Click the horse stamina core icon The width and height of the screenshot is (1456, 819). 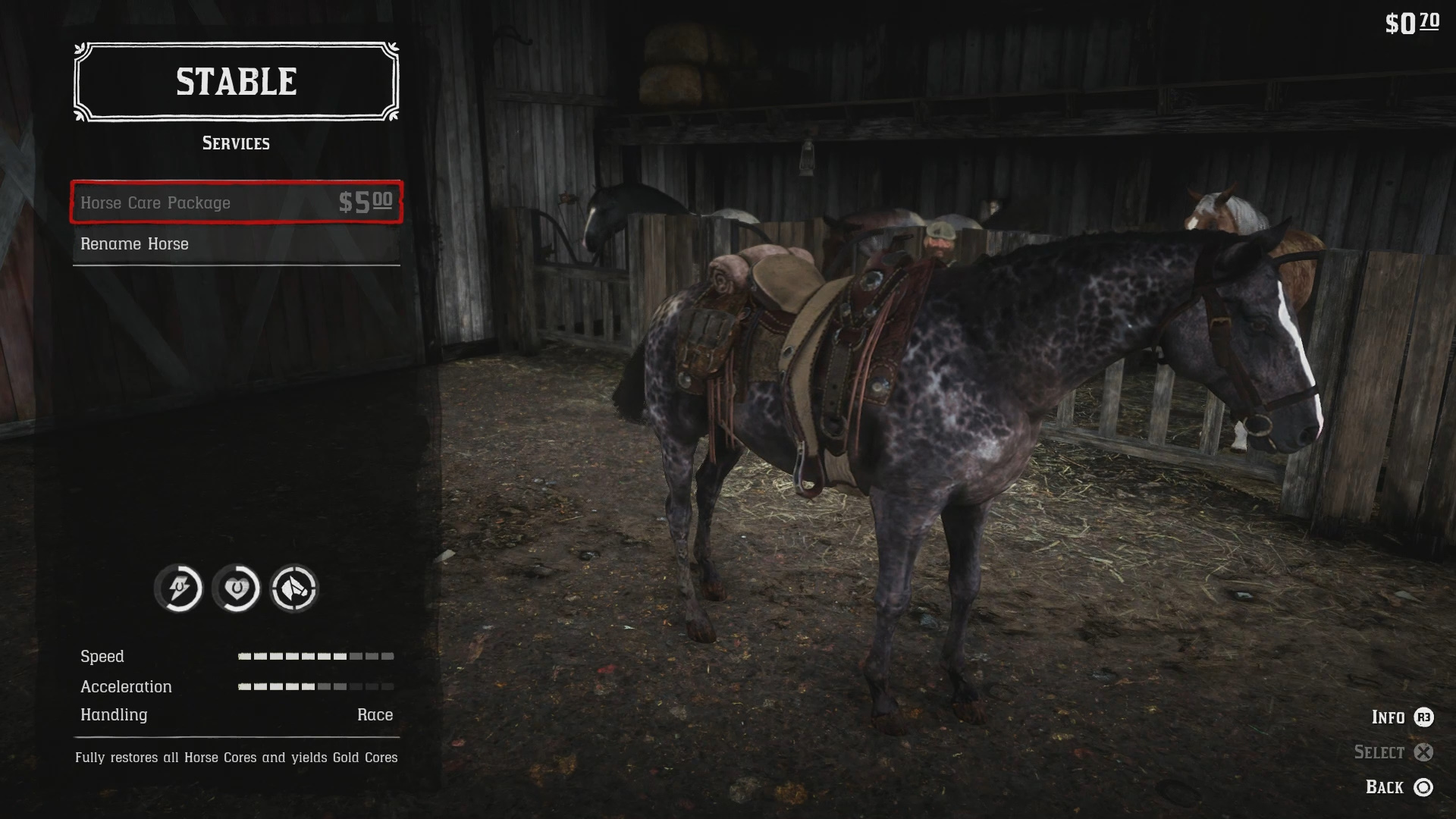[179, 588]
